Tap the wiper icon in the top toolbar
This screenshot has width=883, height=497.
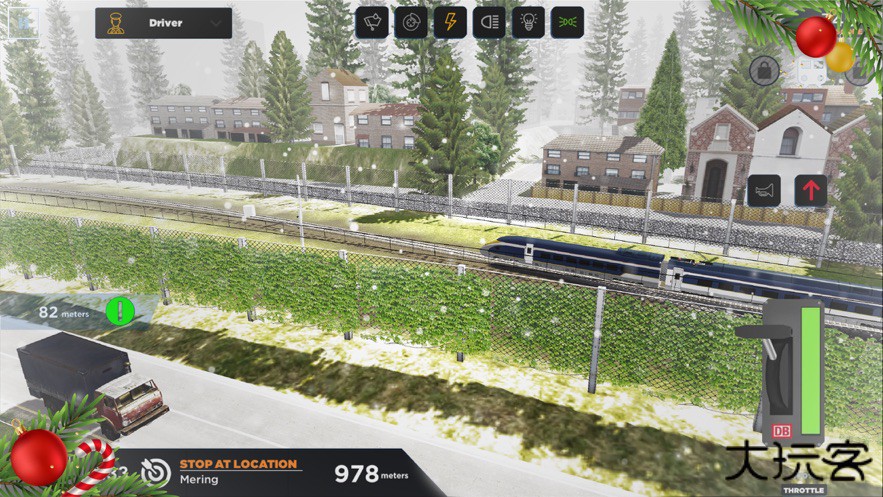click(x=372, y=22)
